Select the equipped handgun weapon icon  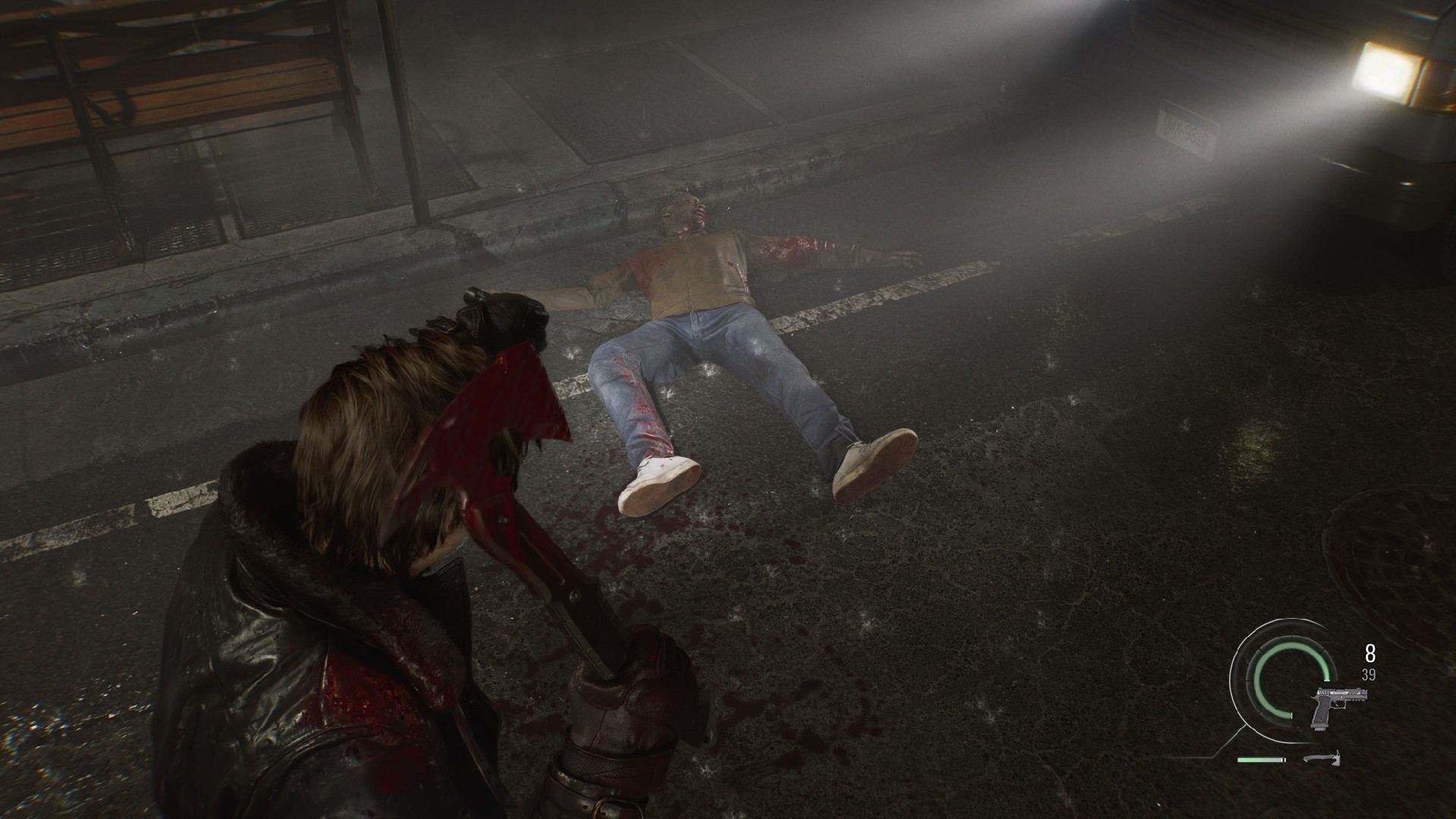coord(1341,708)
